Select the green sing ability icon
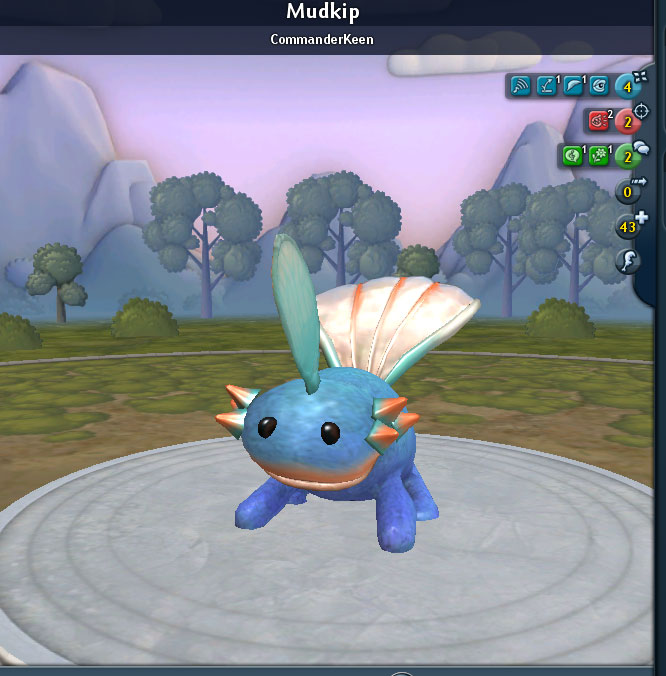This screenshot has width=666, height=676. (x=572, y=156)
